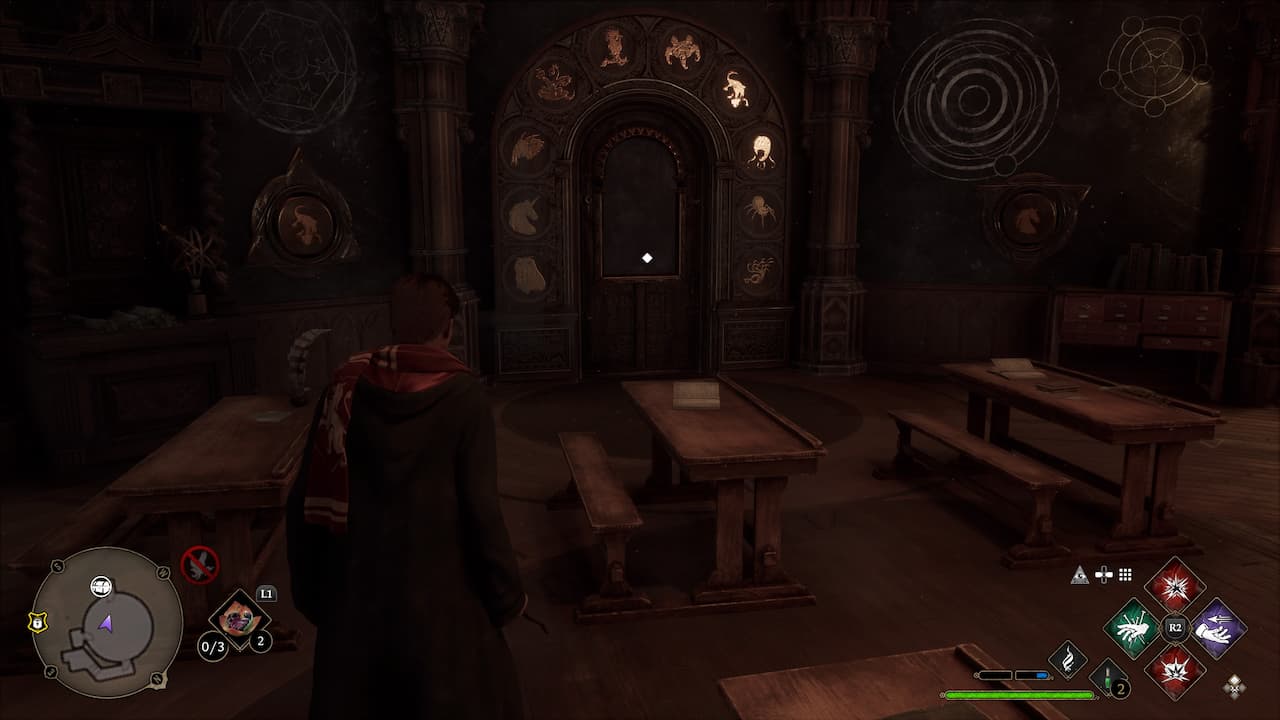
Task: Click the d-pad spell switcher icon
Action: click(x=1104, y=574)
